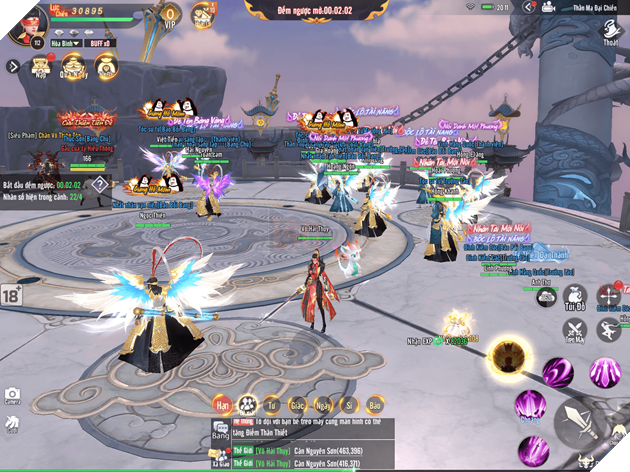
Task: Open the Túi Đồ bag
Action: (574, 297)
